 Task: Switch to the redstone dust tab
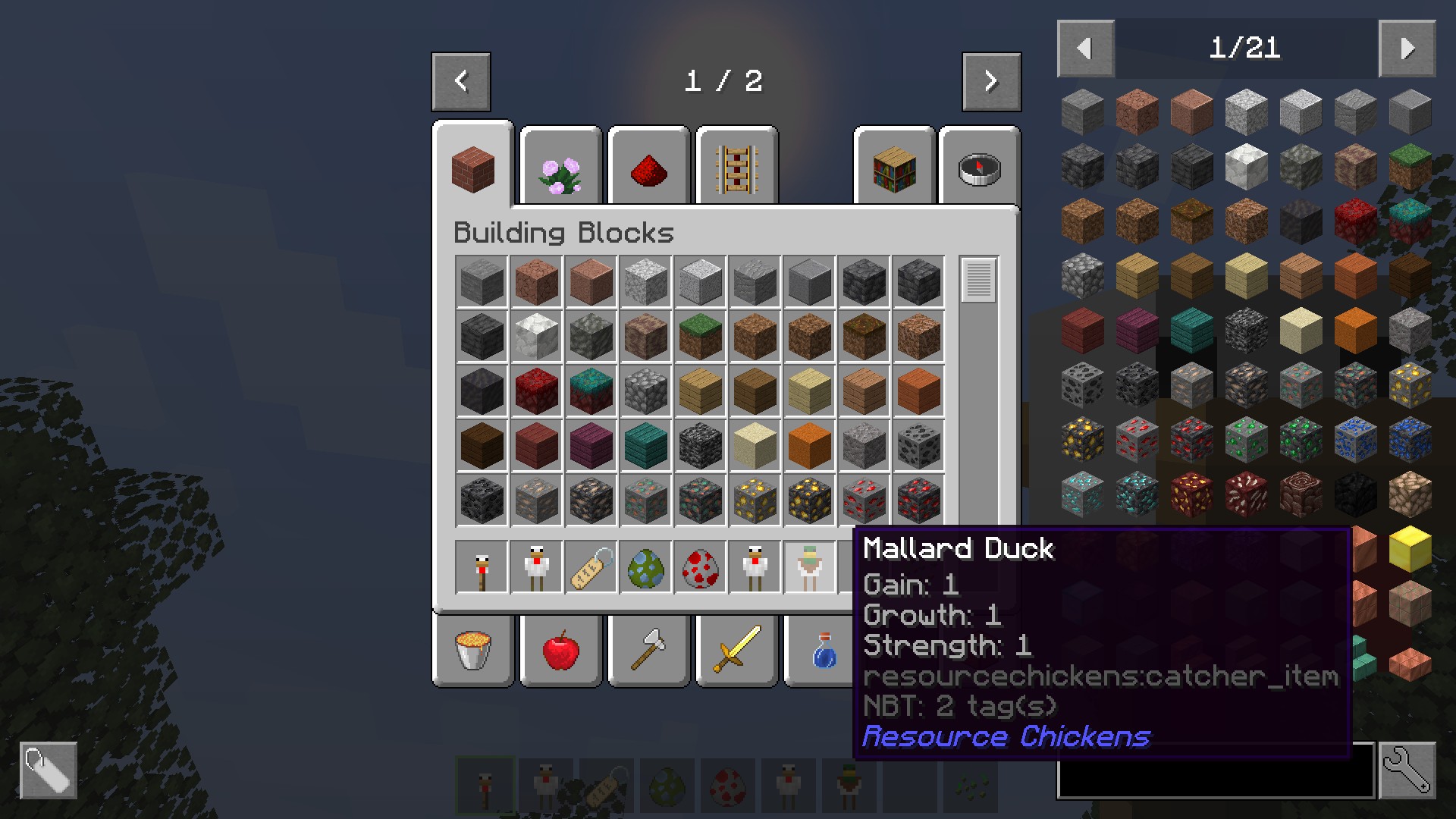pyautogui.click(x=649, y=169)
